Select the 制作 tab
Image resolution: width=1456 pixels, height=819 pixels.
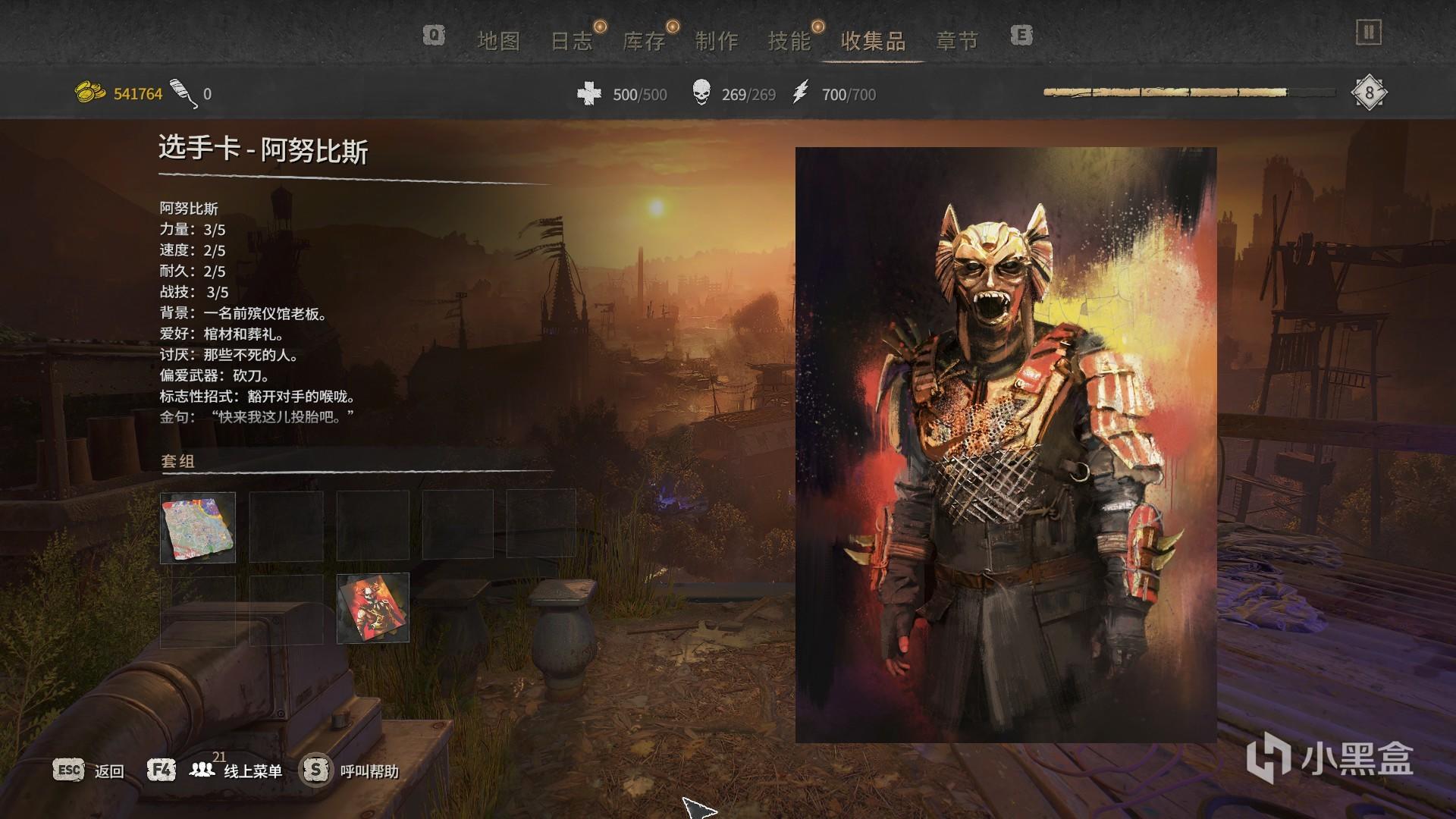pos(717,41)
